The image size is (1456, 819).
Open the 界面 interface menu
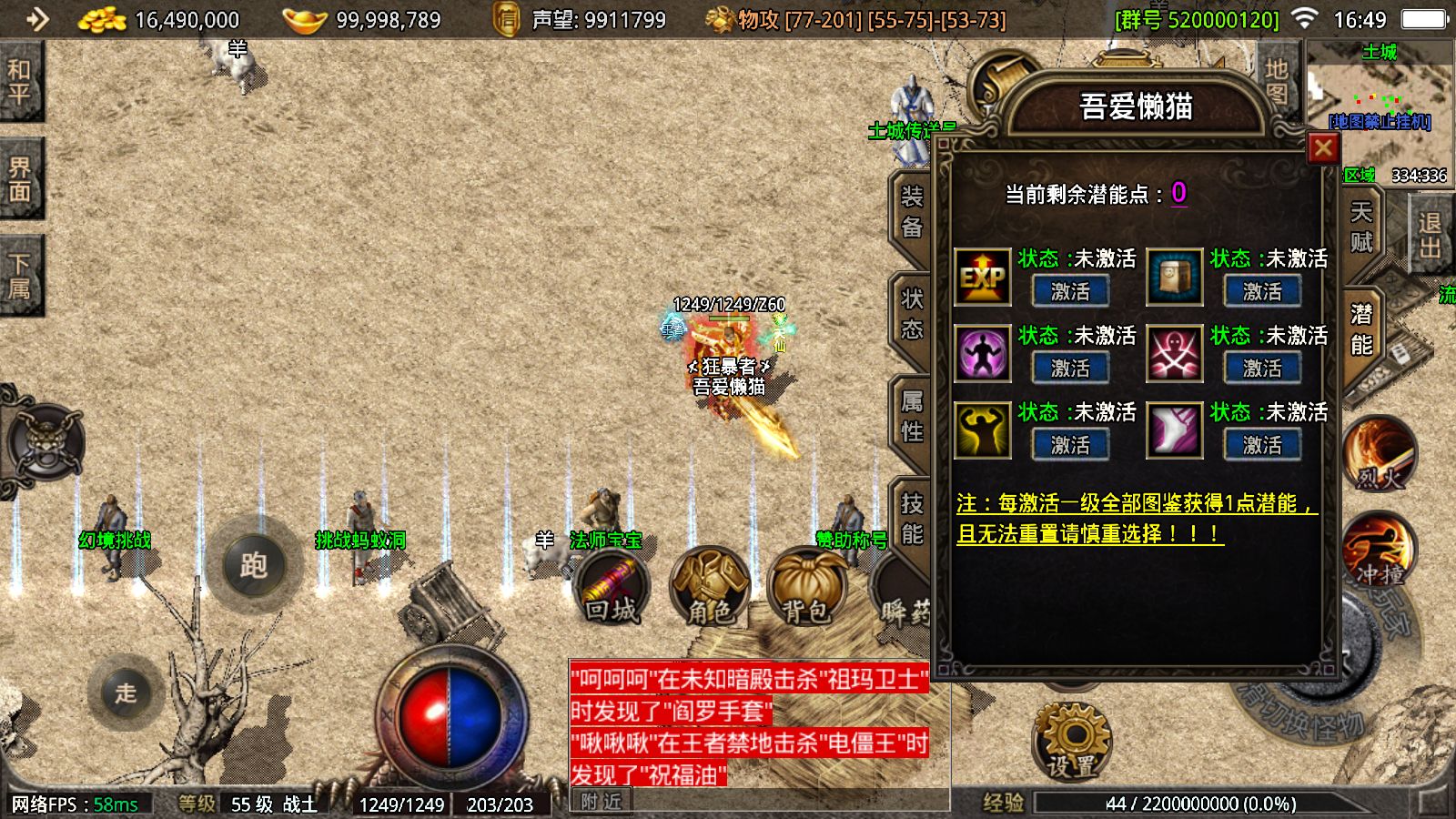coord(19,179)
